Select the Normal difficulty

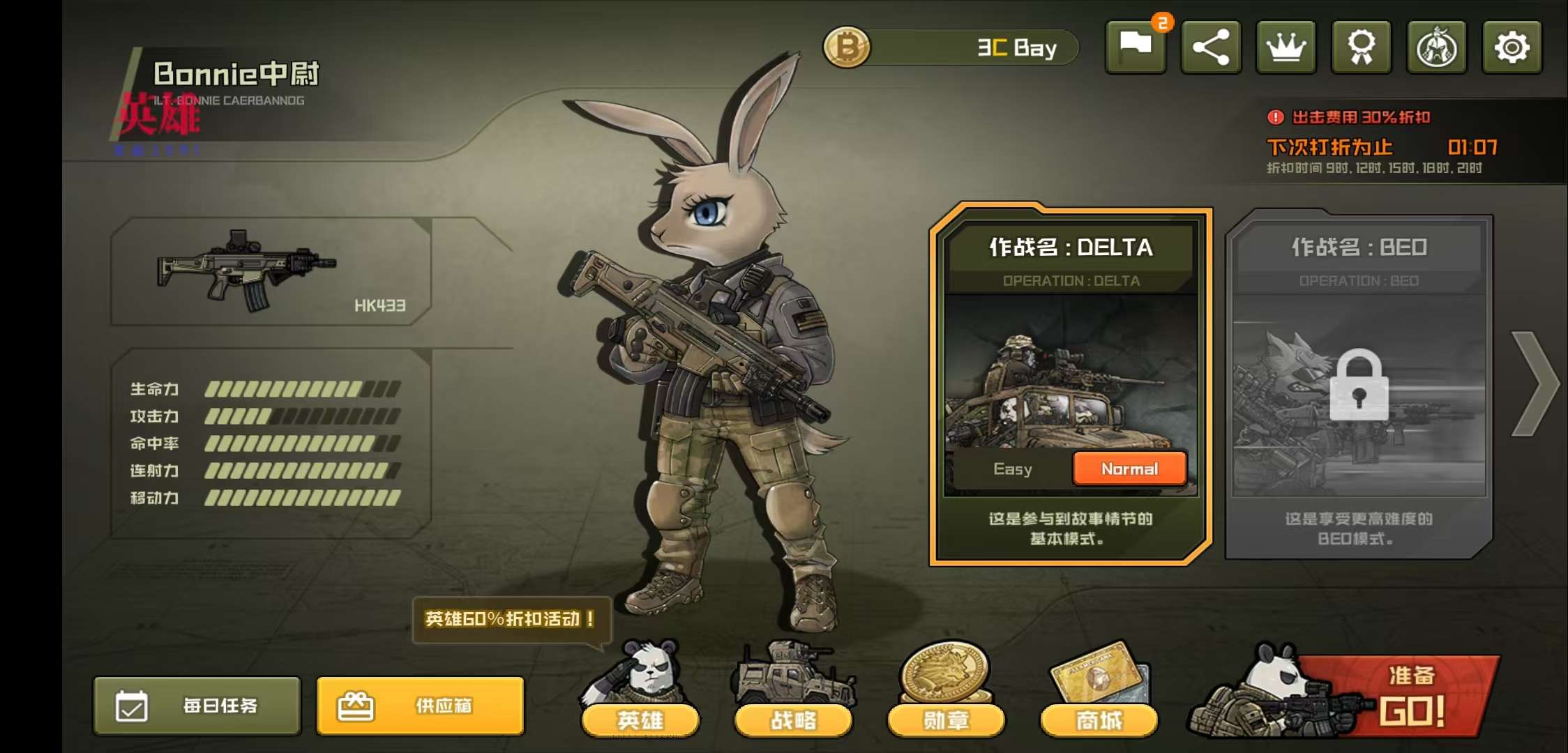[x=1129, y=469]
